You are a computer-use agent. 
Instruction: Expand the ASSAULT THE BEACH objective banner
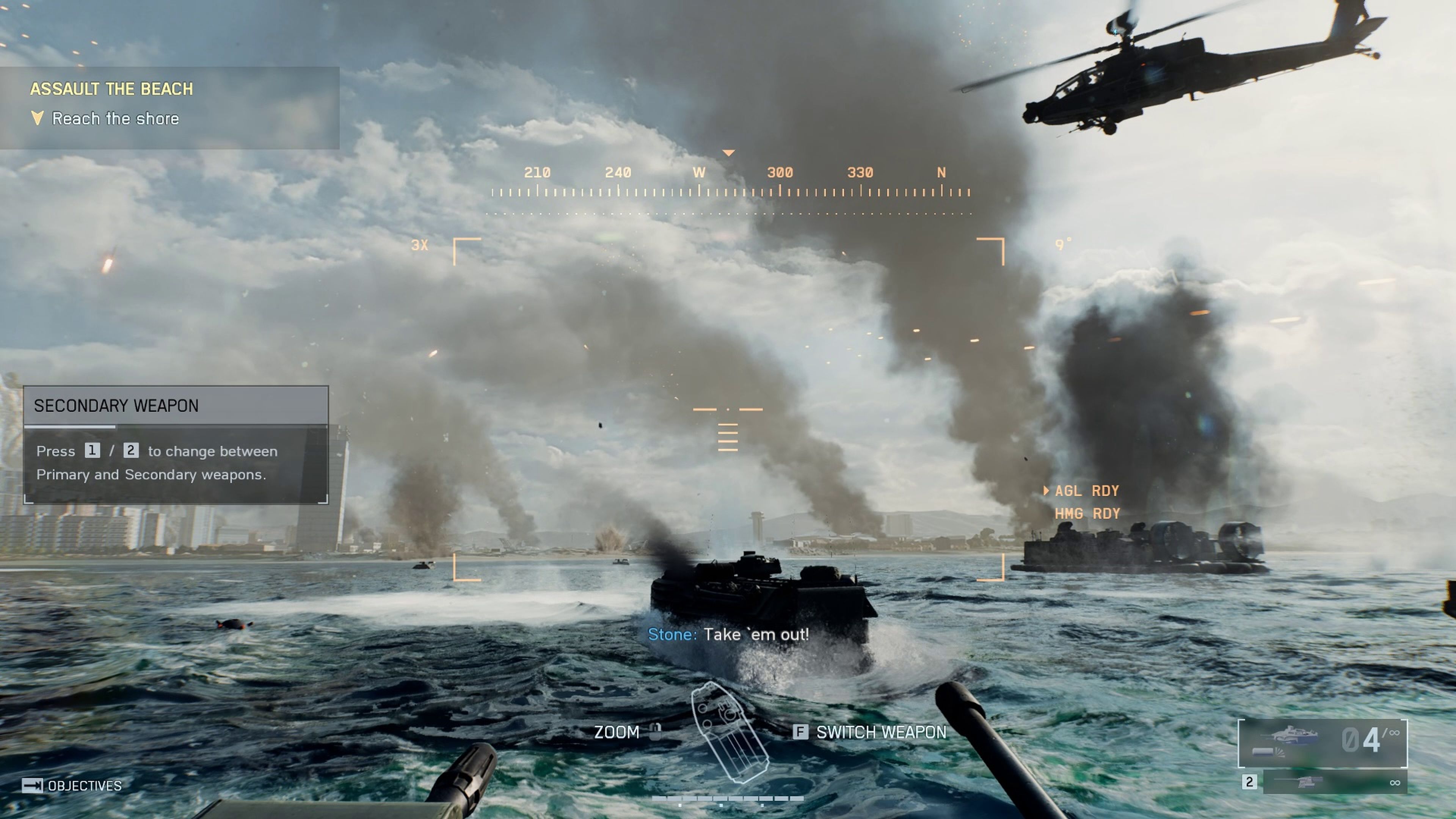tap(113, 89)
